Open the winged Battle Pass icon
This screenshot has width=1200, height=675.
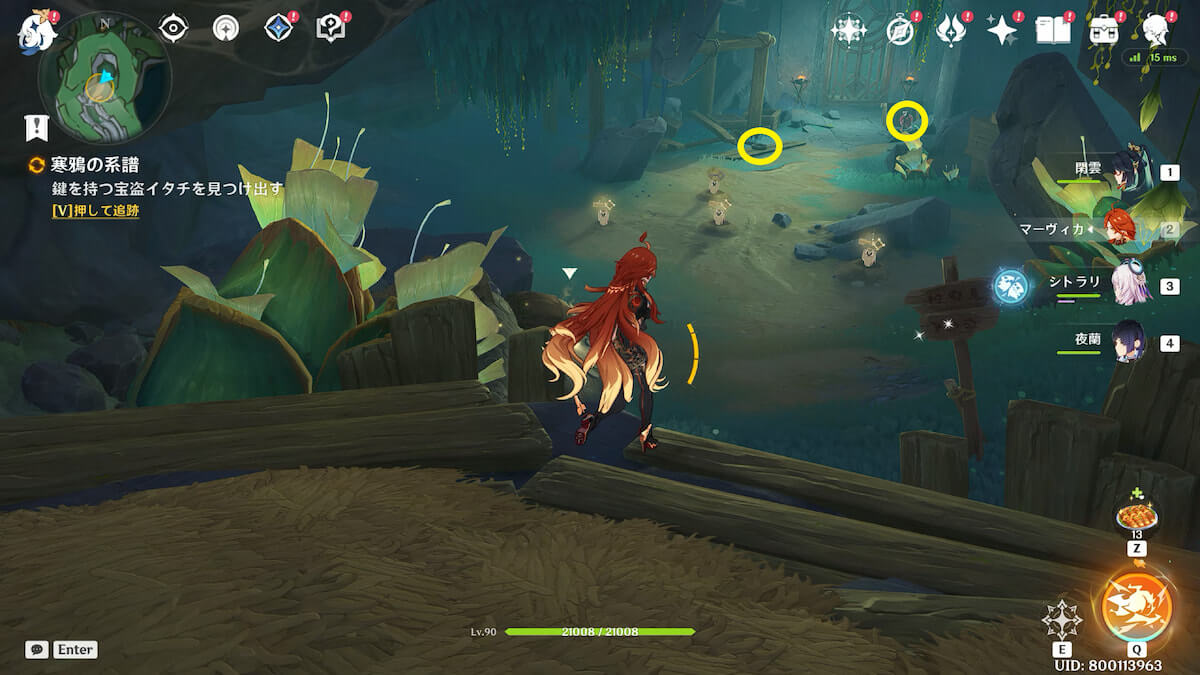click(950, 31)
